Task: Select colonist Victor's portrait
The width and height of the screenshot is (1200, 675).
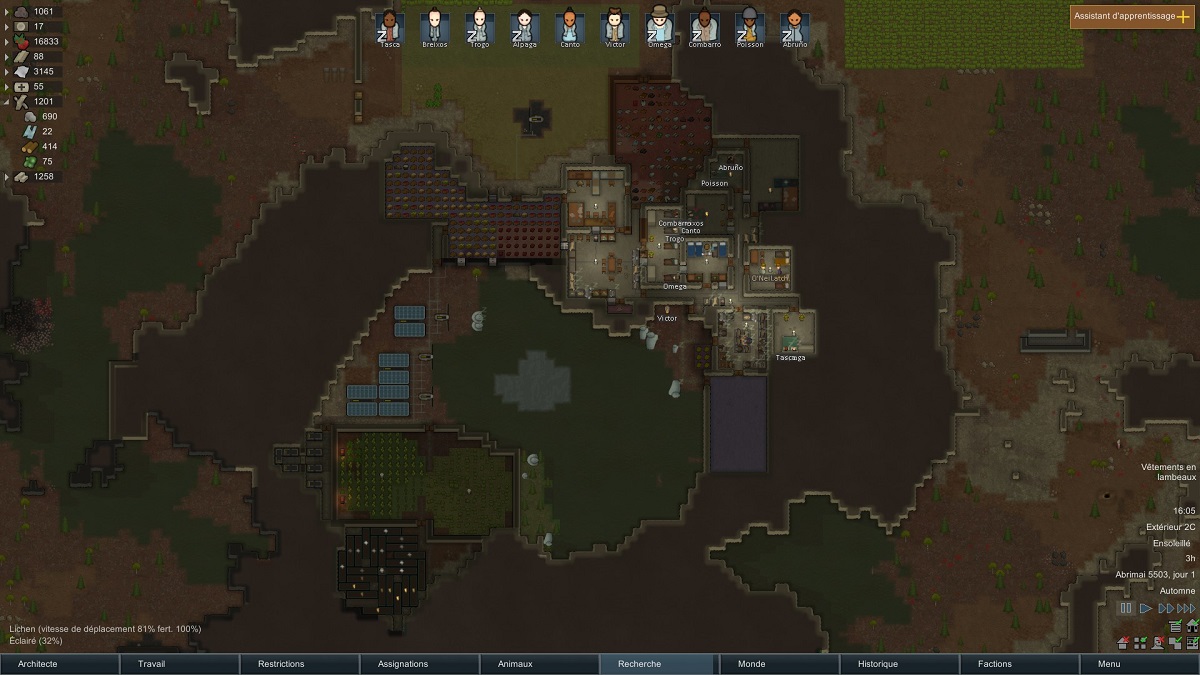Action: click(x=613, y=27)
